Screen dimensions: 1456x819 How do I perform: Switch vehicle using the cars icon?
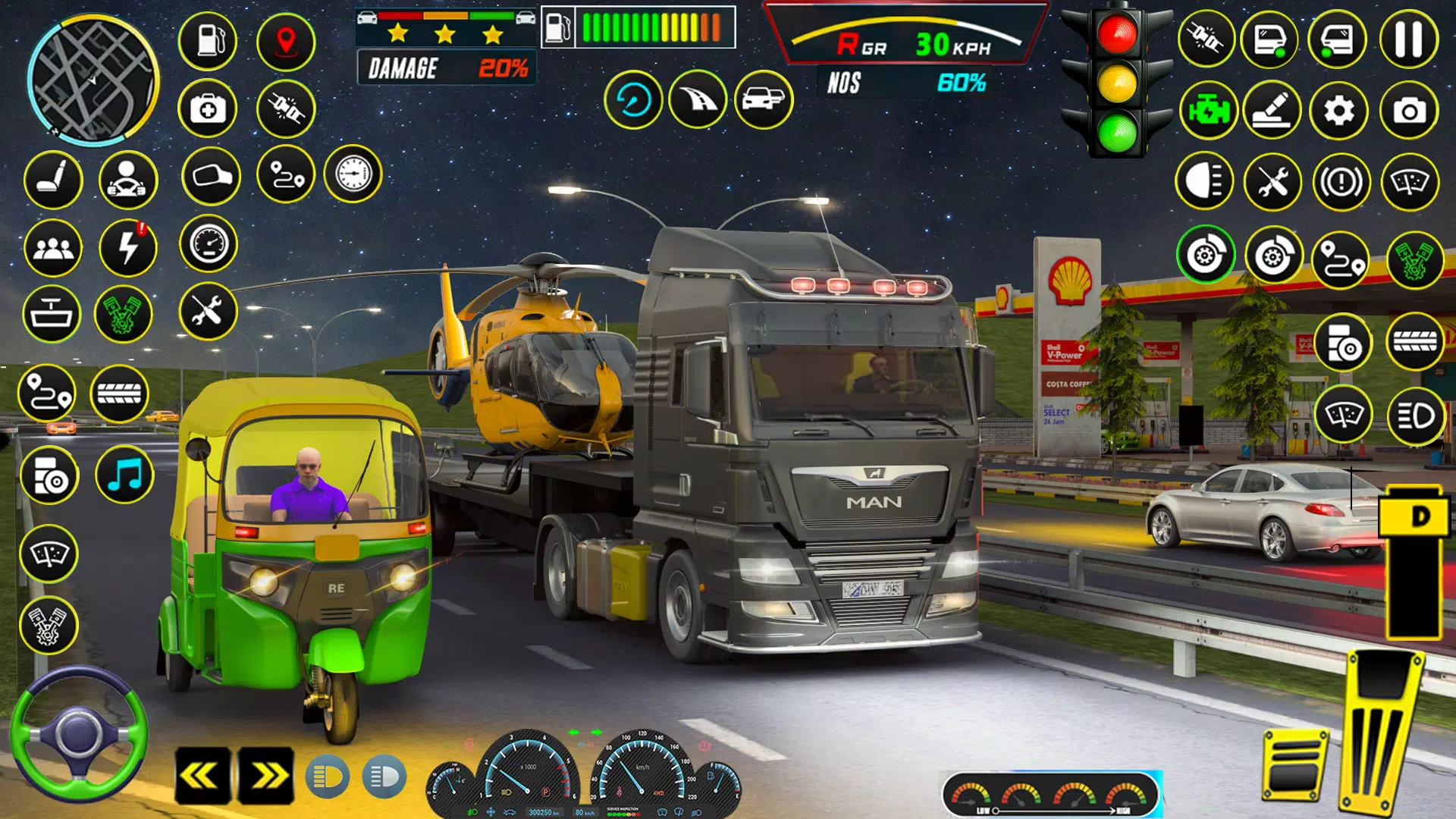click(764, 99)
